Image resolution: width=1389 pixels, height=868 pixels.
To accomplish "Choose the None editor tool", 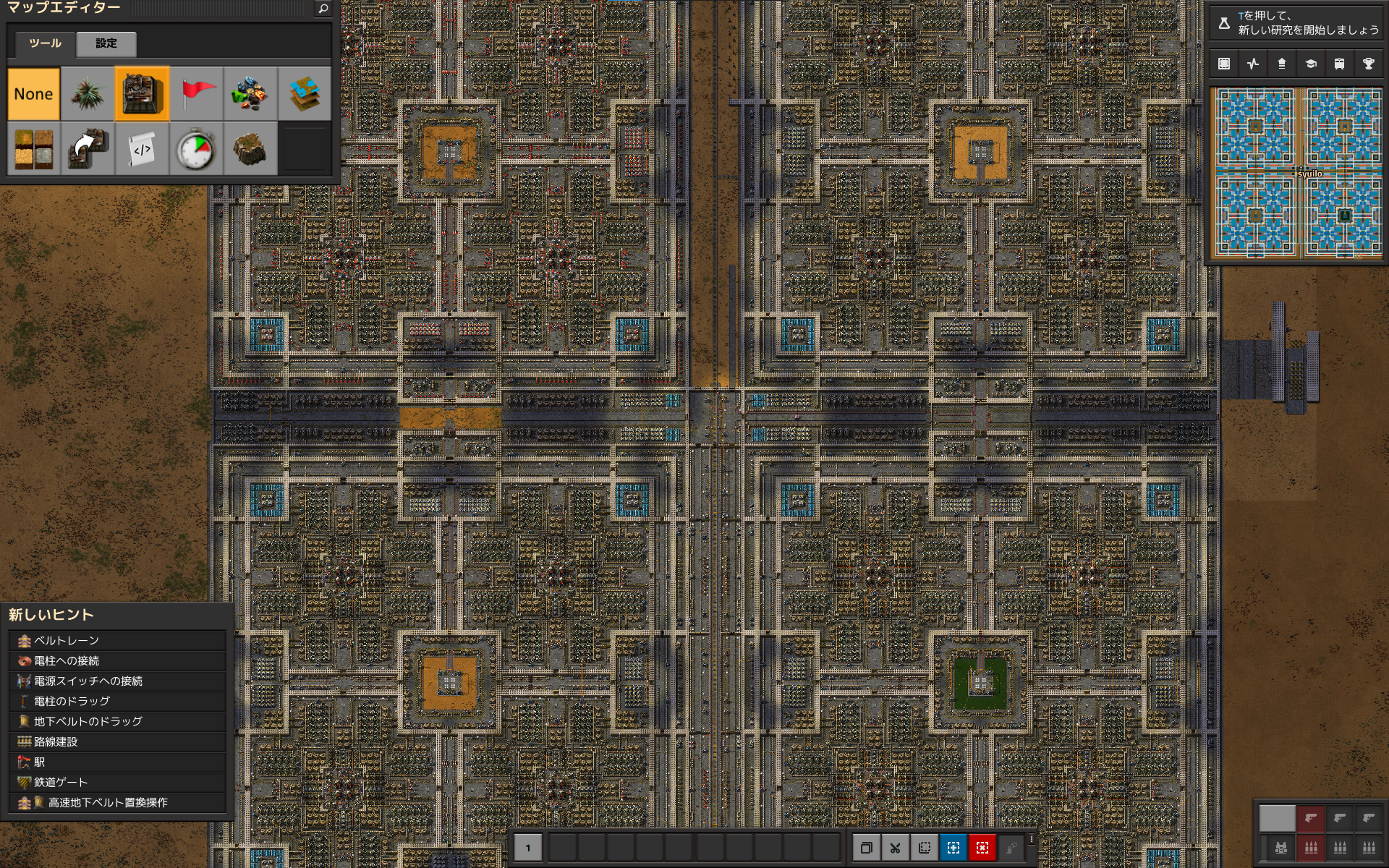I will point(33,94).
